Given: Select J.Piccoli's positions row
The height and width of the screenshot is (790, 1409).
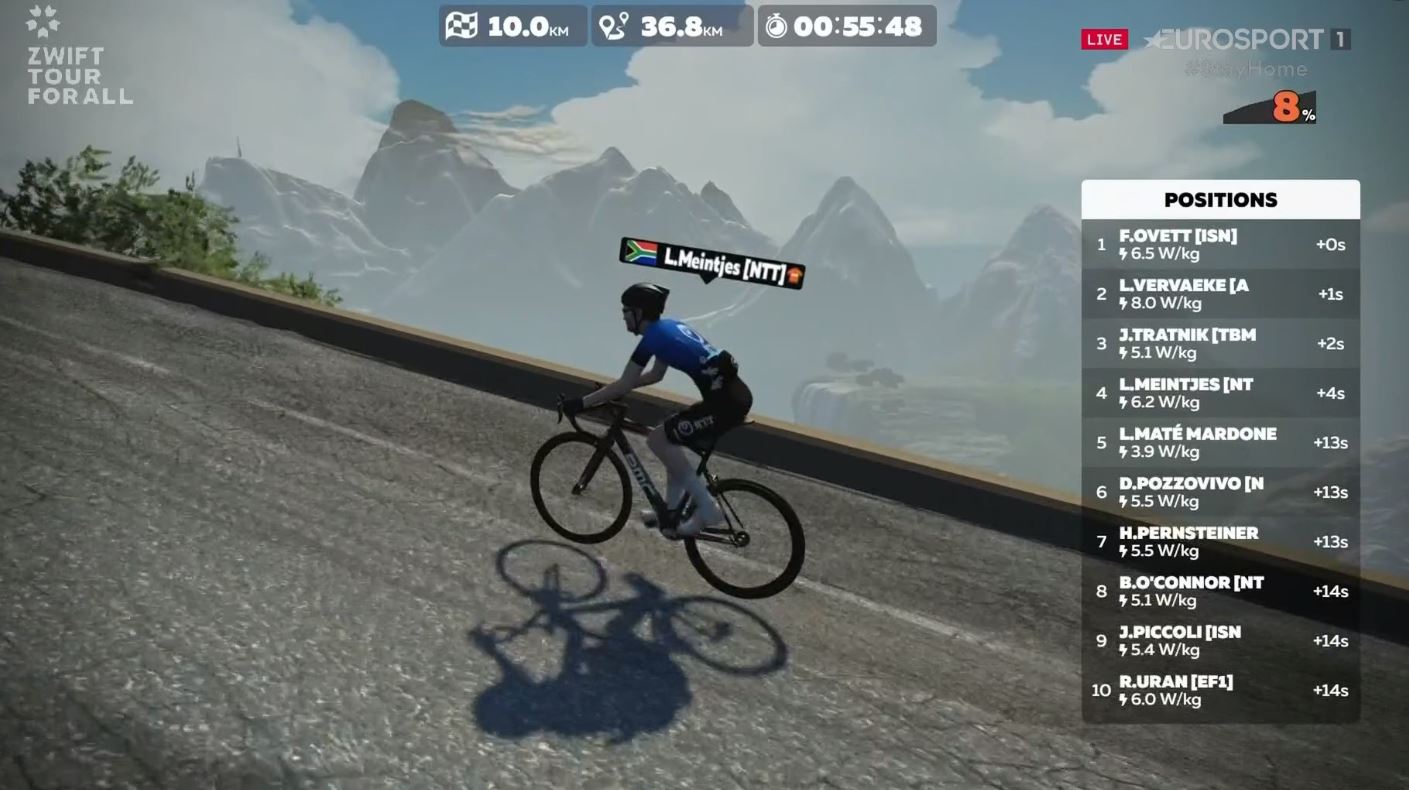Looking at the screenshot, I should 1220,641.
